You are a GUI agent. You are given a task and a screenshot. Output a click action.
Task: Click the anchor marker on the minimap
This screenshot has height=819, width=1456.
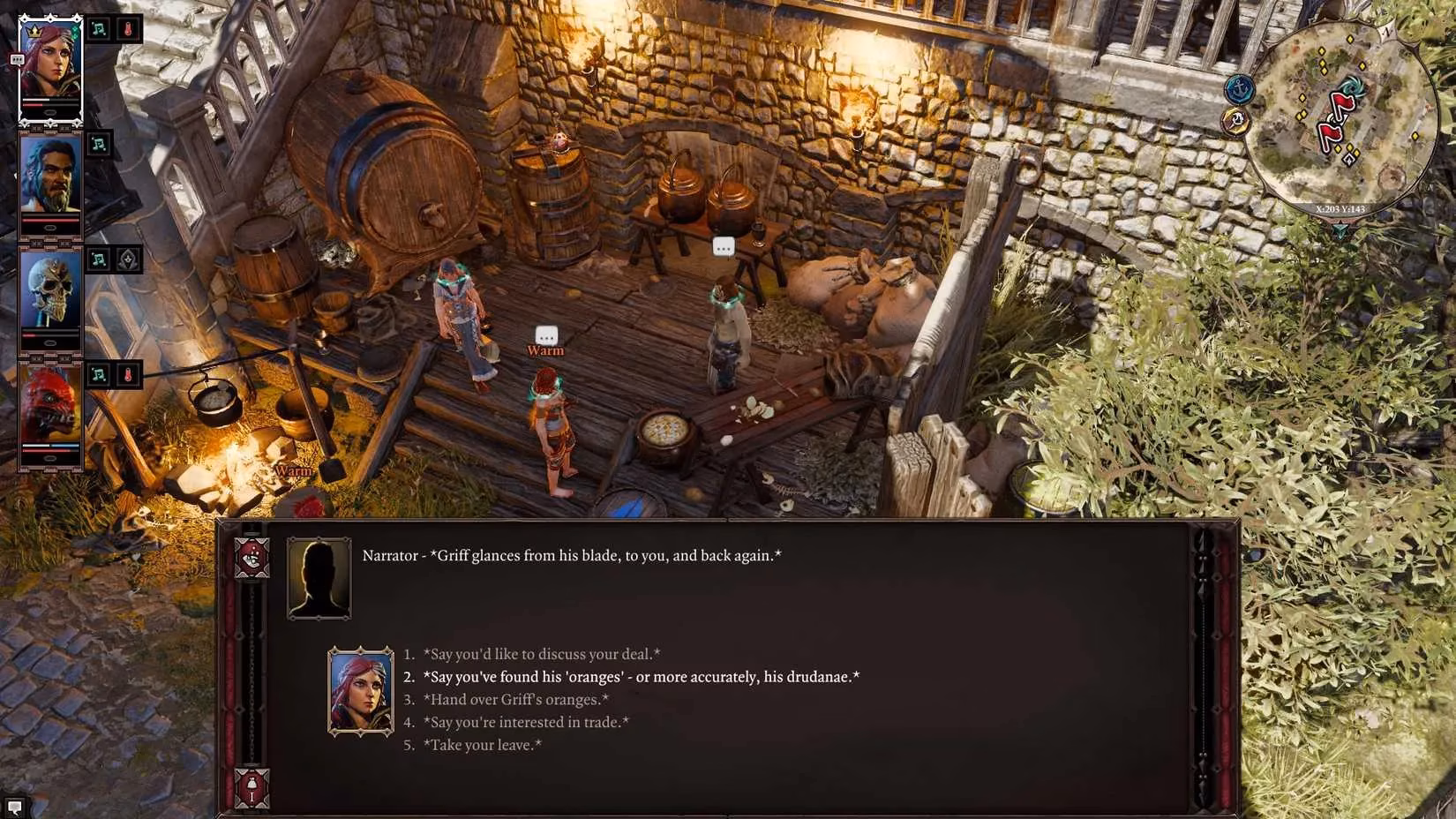click(x=1238, y=90)
